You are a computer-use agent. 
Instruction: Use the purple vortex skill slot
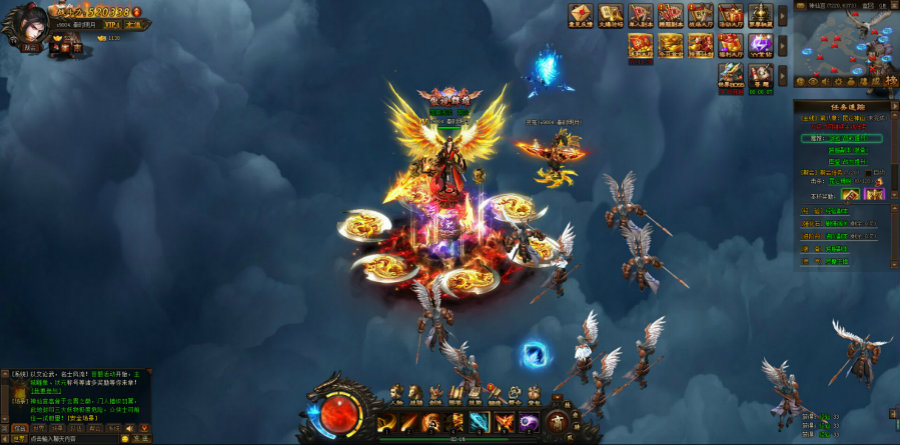(x=528, y=423)
